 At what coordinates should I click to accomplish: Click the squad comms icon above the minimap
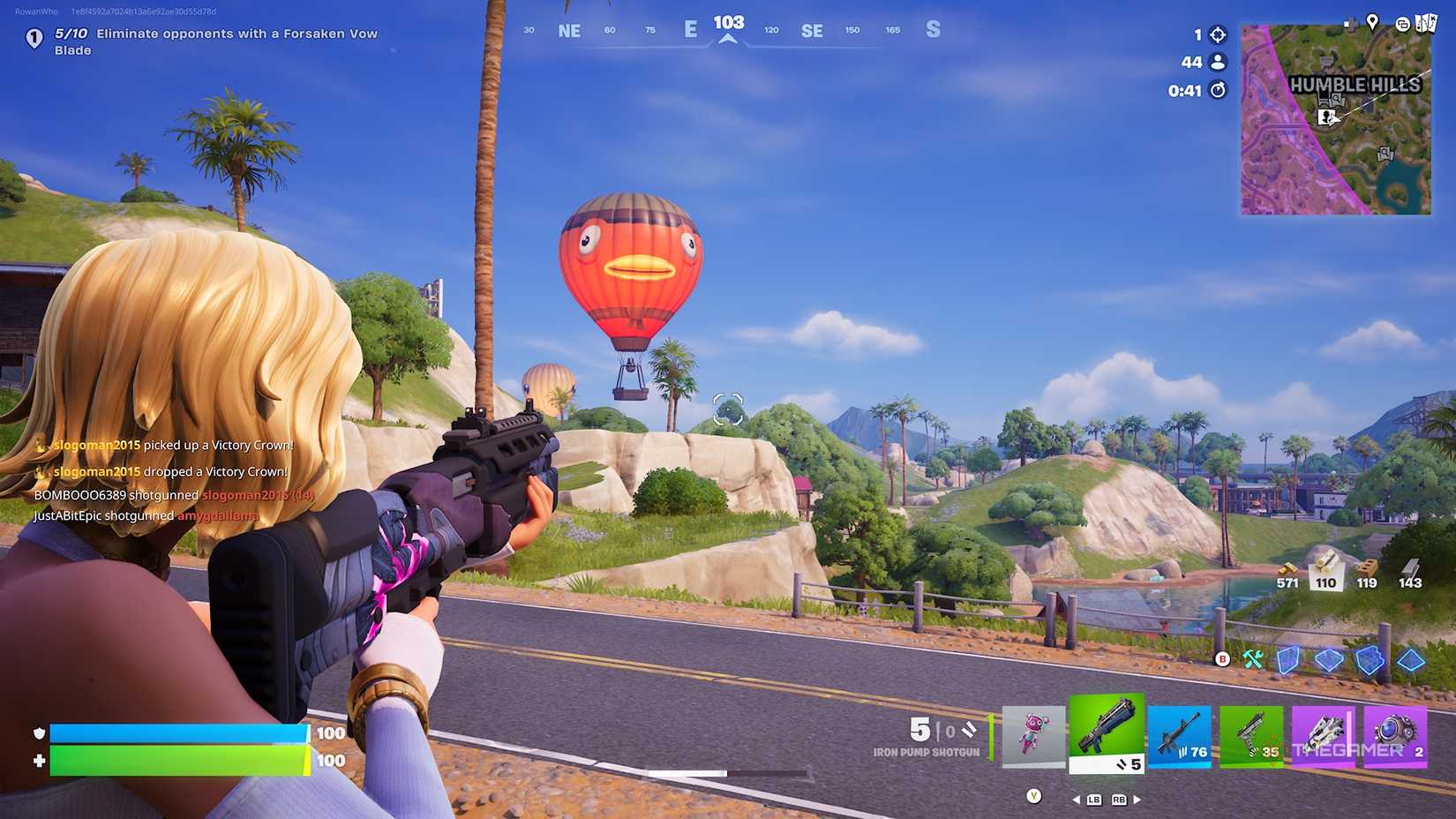[x=1403, y=24]
